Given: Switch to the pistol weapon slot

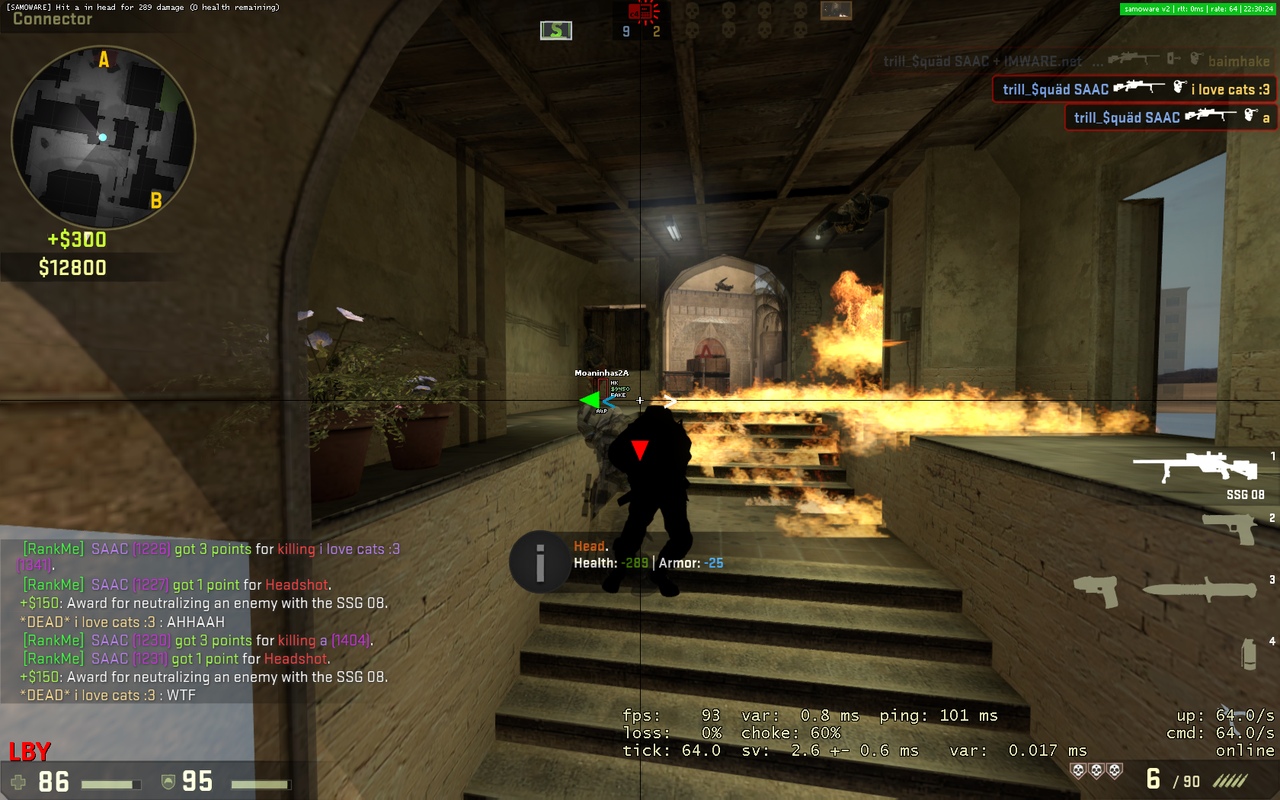Looking at the screenshot, I should (x=1229, y=527).
